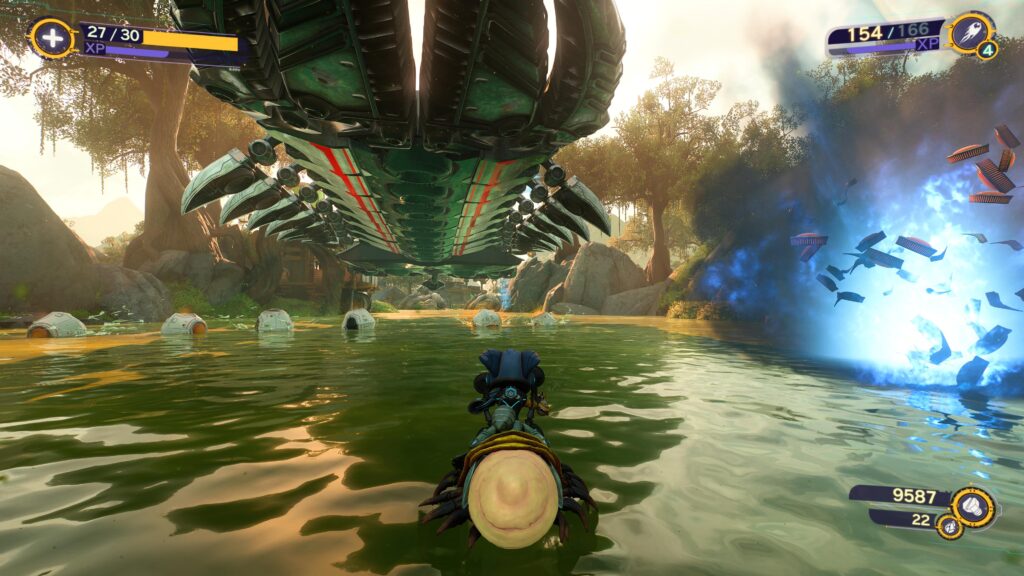
Task: Click the health plus icon
Action: 50,39
